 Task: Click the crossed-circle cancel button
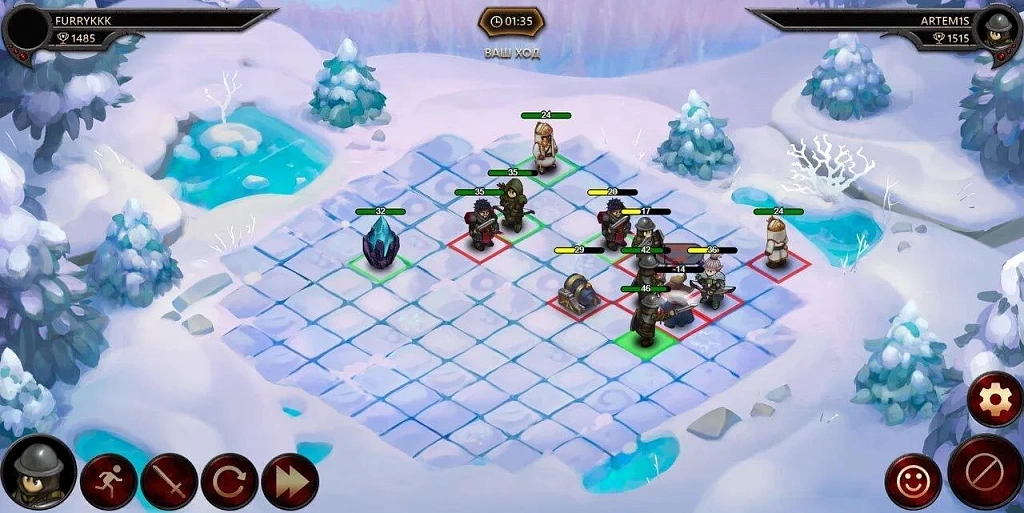point(984,472)
